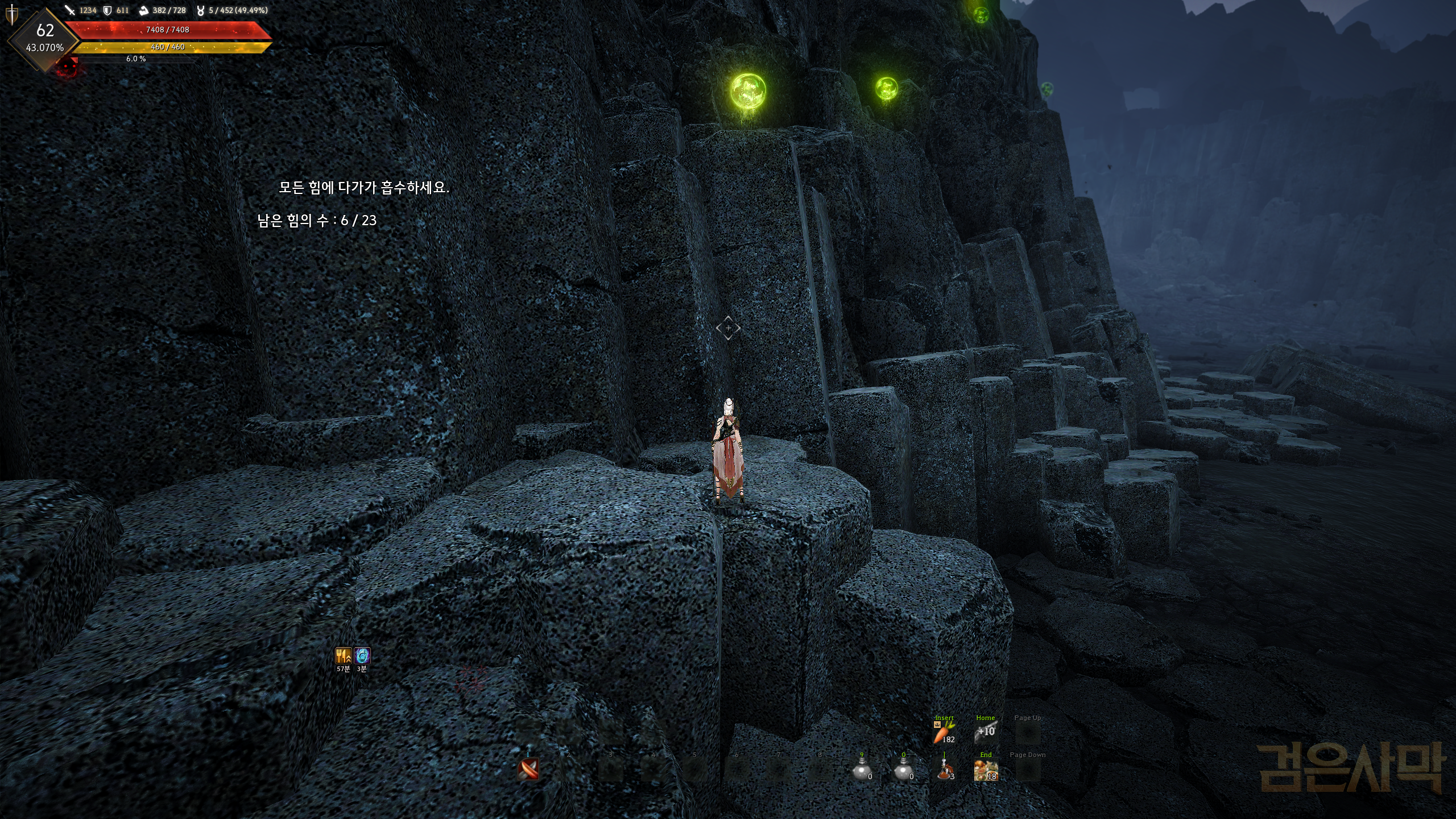This screenshot has width=1456, height=819.
Task: Select the carrot item with 182 count
Action: [x=944, y=733]
